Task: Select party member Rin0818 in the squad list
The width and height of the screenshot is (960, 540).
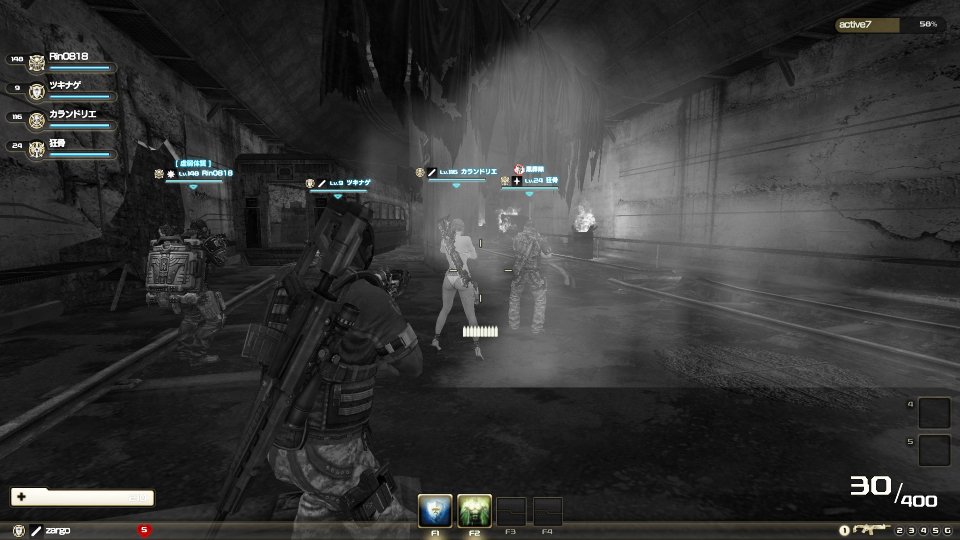Action: 72,59
